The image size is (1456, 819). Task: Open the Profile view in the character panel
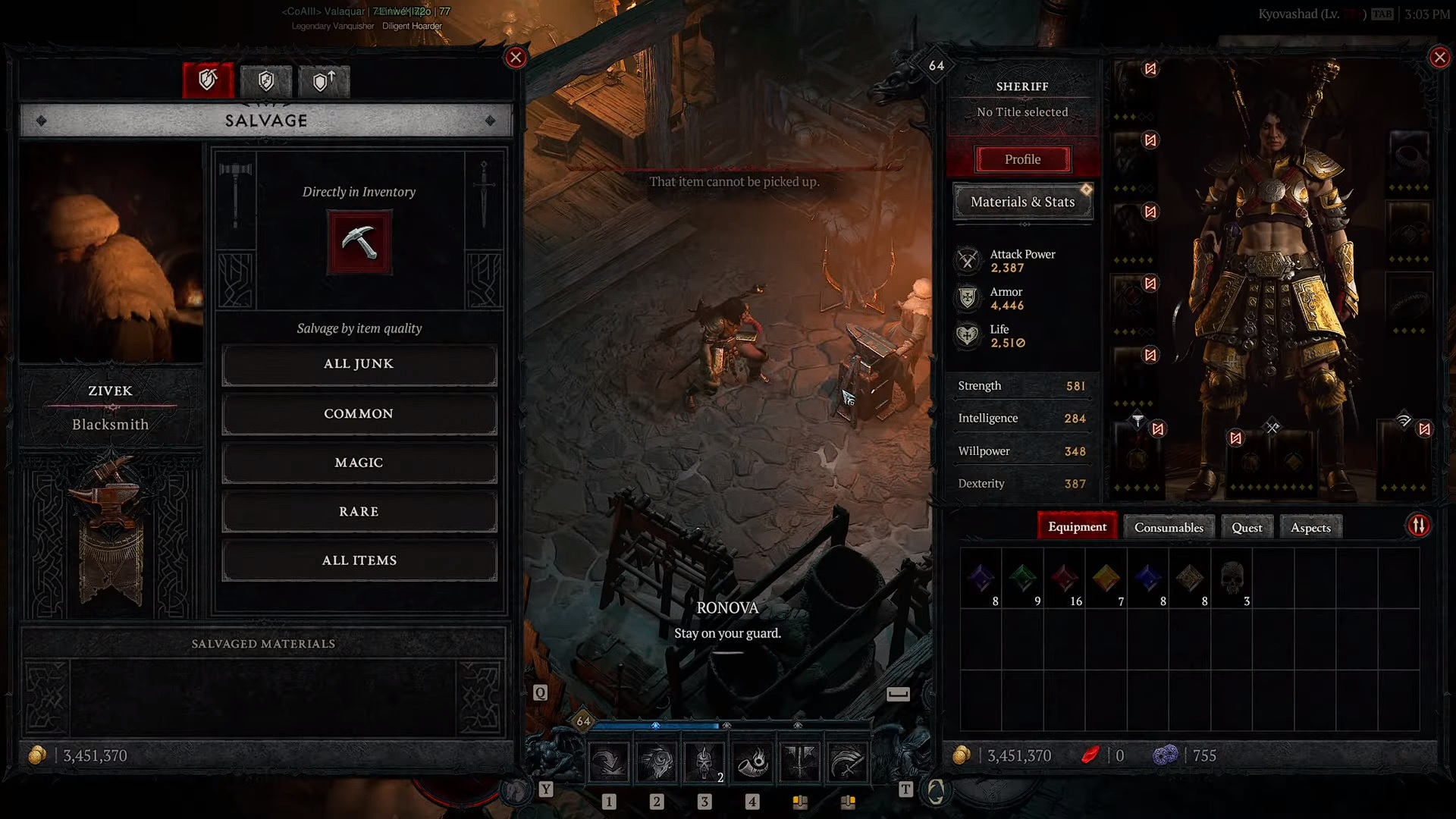[x=1022, y=159]
